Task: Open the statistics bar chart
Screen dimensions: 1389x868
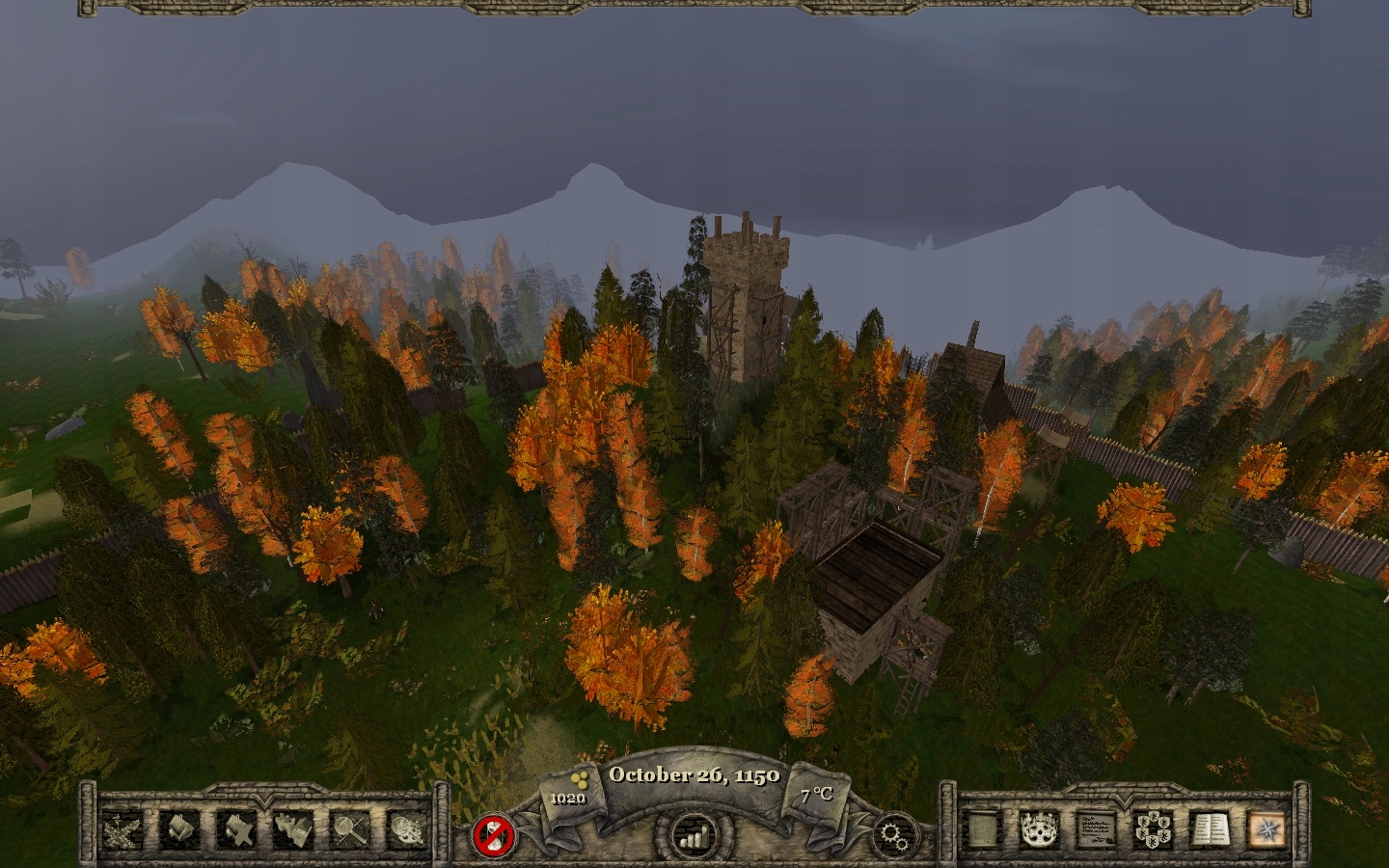Action: [693, 835]
